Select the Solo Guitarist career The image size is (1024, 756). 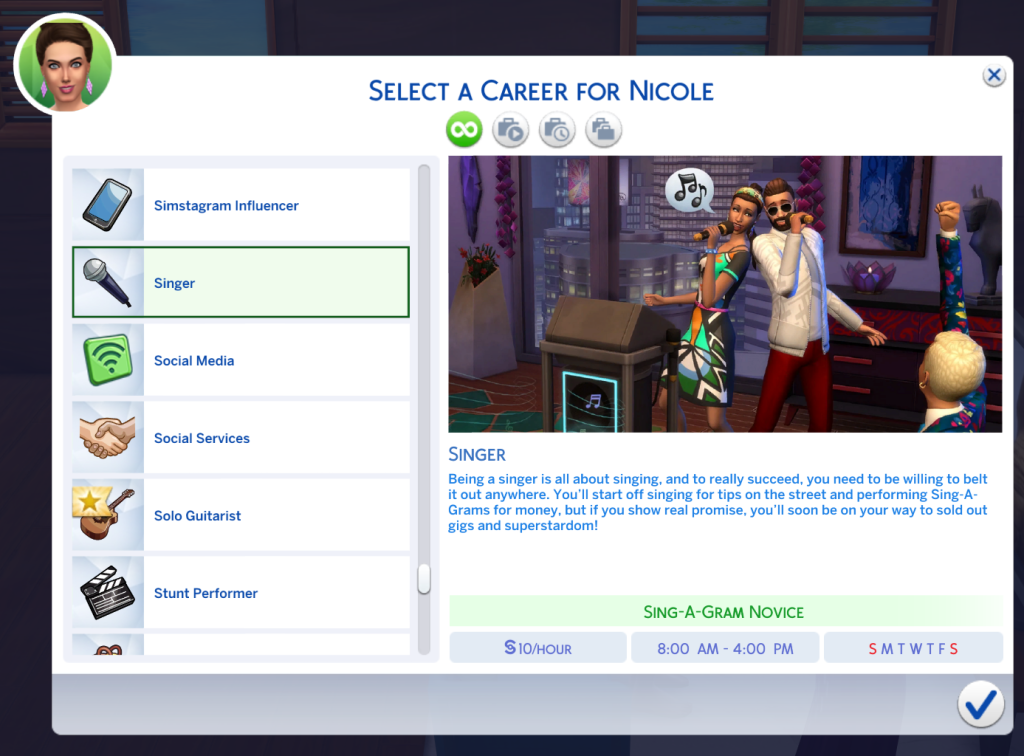pos(240,516)
